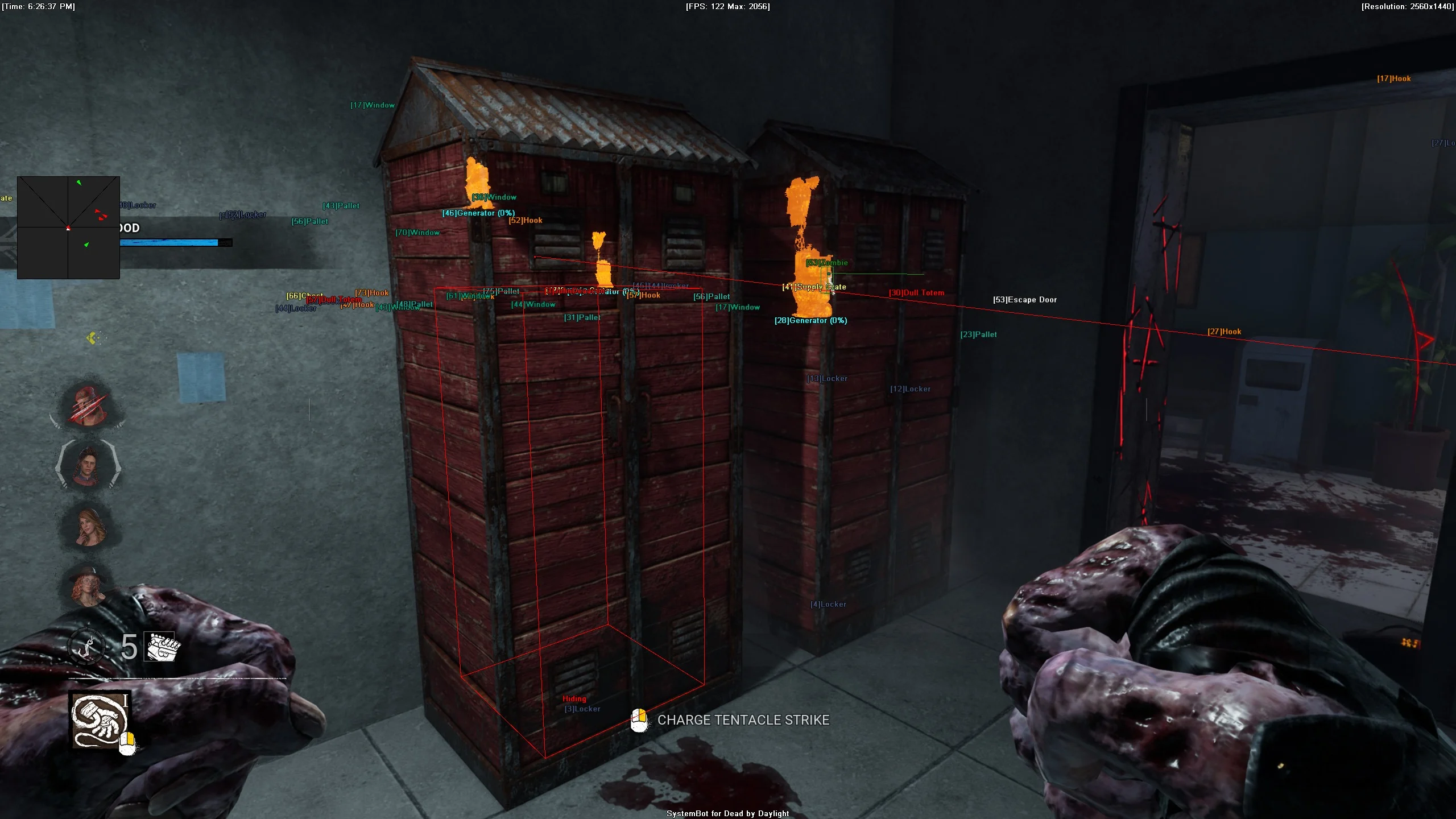Click the black radar minimap overlay
The height and width of the screenshot is (819, 1456).
click(x=68, y=227)
